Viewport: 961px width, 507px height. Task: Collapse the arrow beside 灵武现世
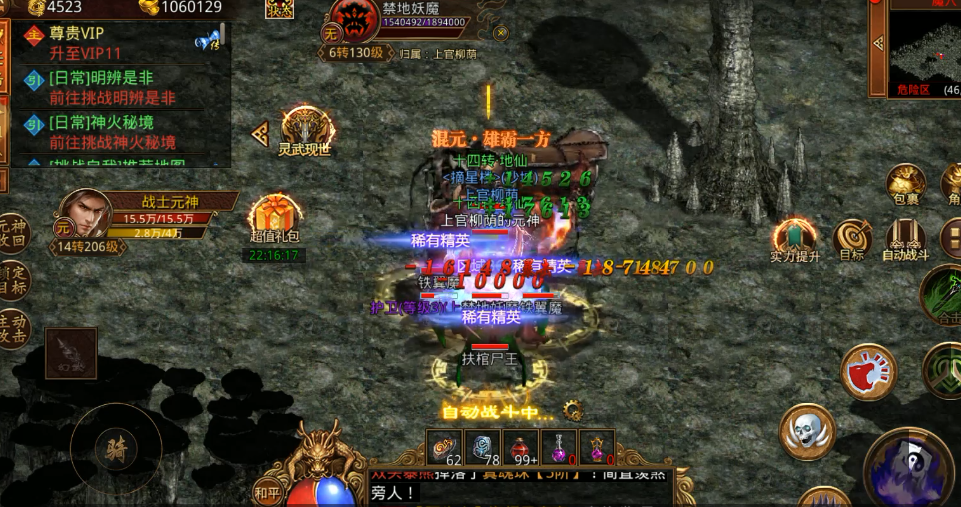[260, 133]
